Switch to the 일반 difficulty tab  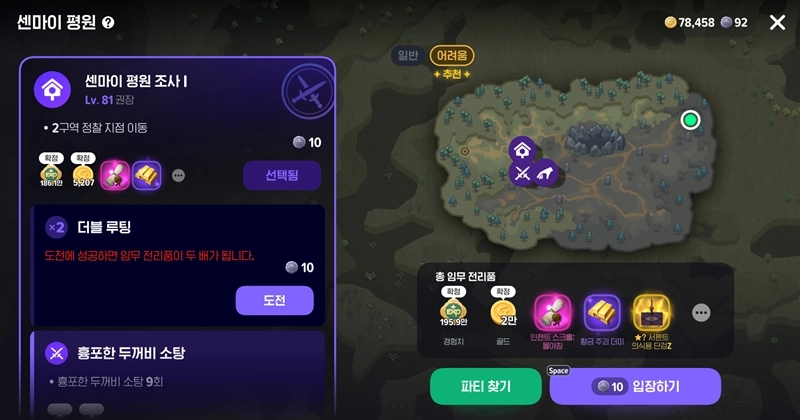coord(408,56)
